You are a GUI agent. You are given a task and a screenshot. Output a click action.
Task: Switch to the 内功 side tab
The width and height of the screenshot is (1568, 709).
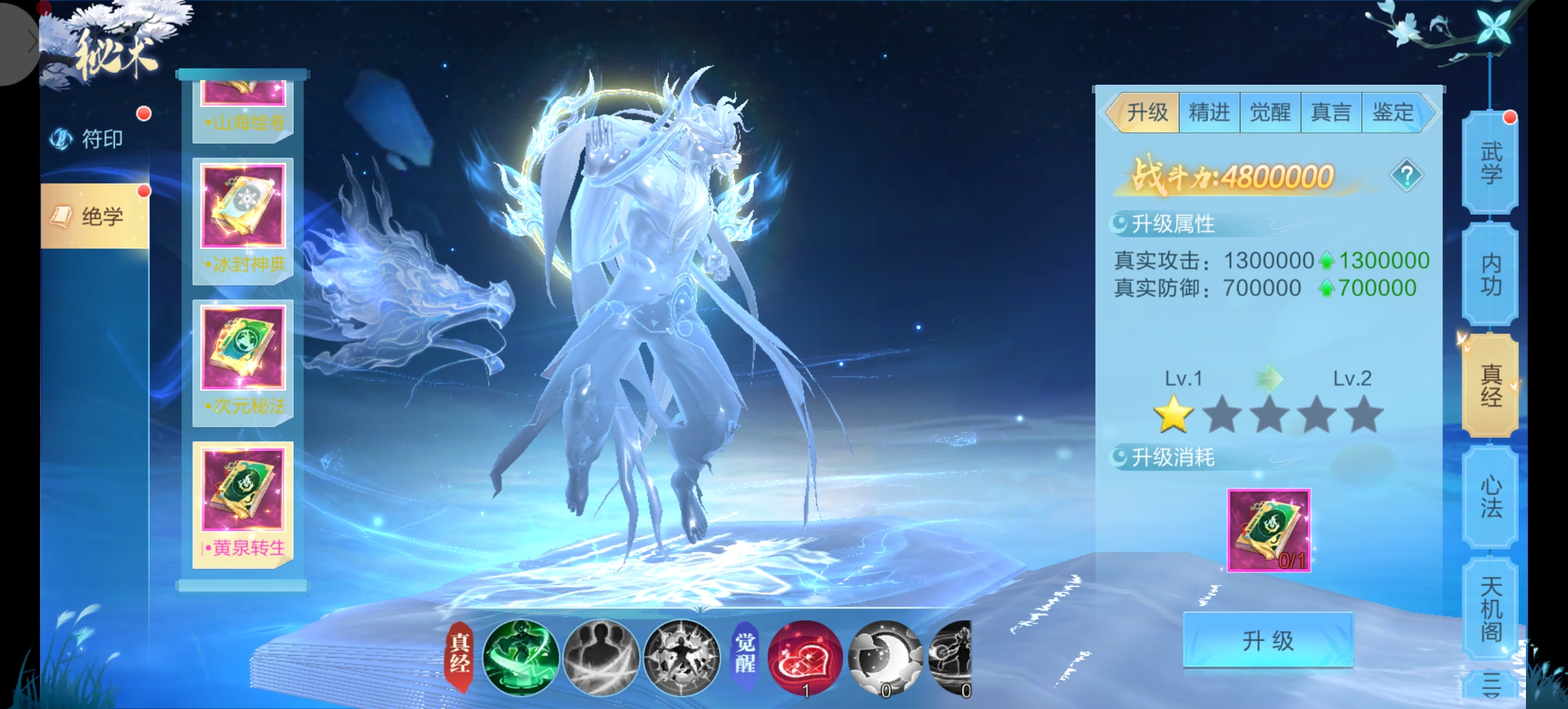click(1491, 274)
